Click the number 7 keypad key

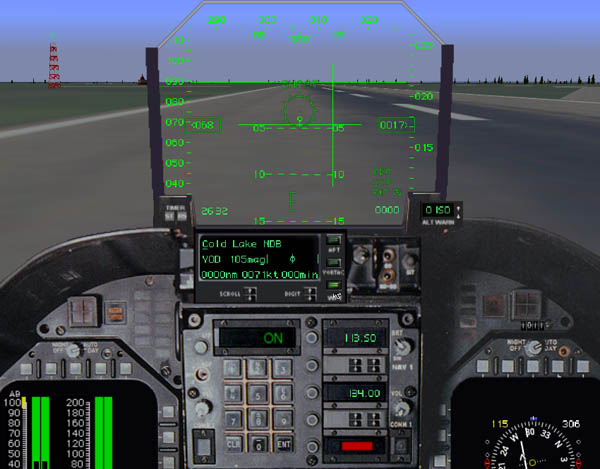coord(233,419)
